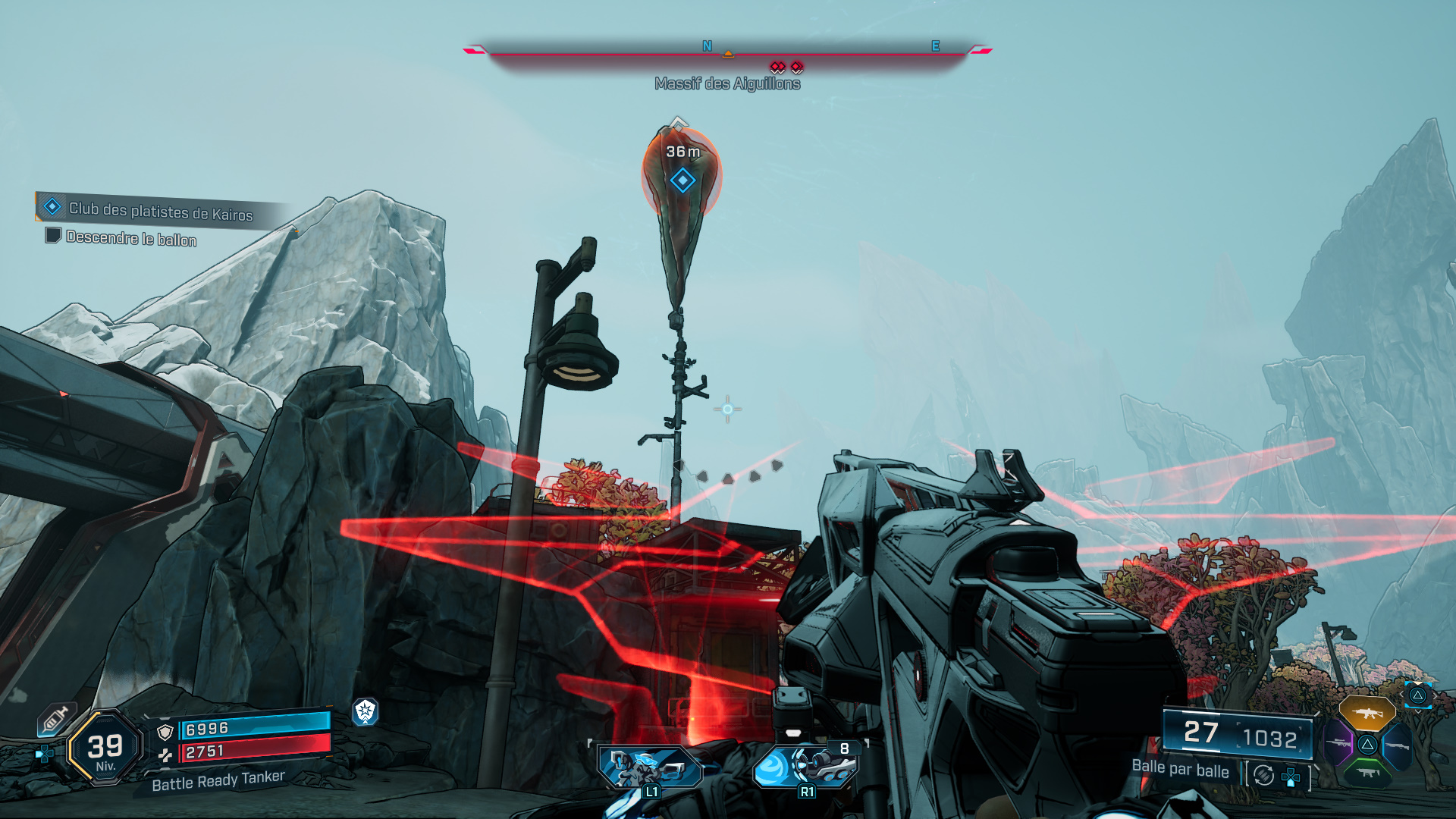Activate the left action skill icon

pos(650,768)
